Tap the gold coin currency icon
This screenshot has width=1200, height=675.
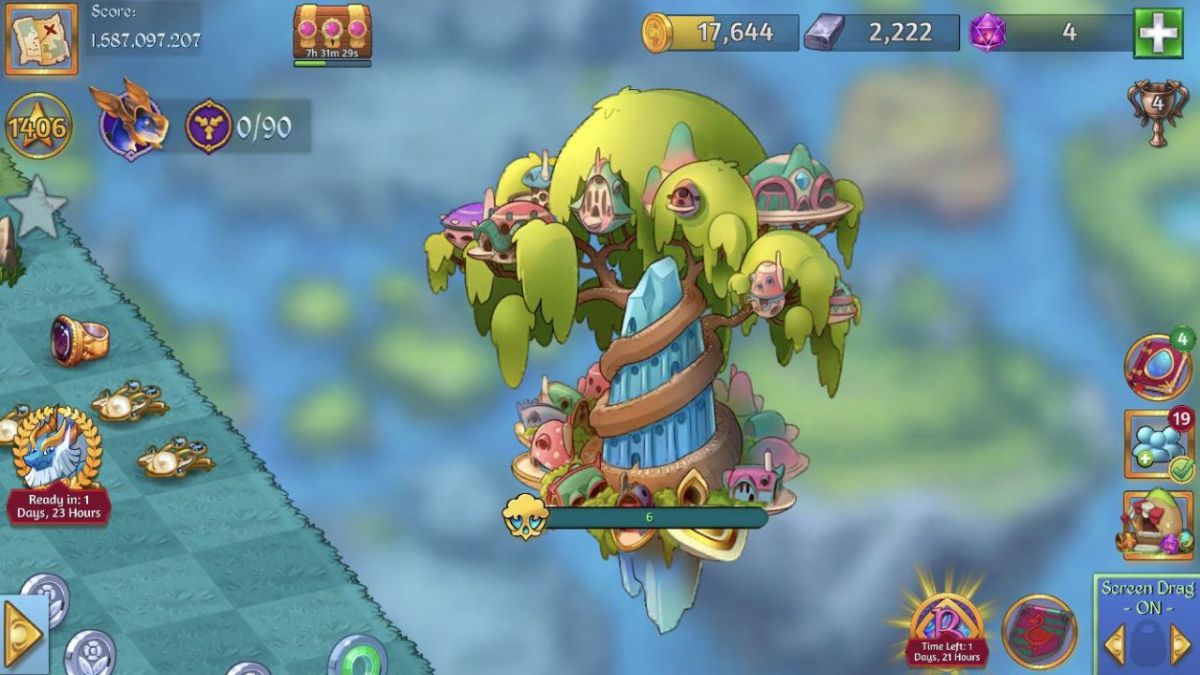(657, 32)
